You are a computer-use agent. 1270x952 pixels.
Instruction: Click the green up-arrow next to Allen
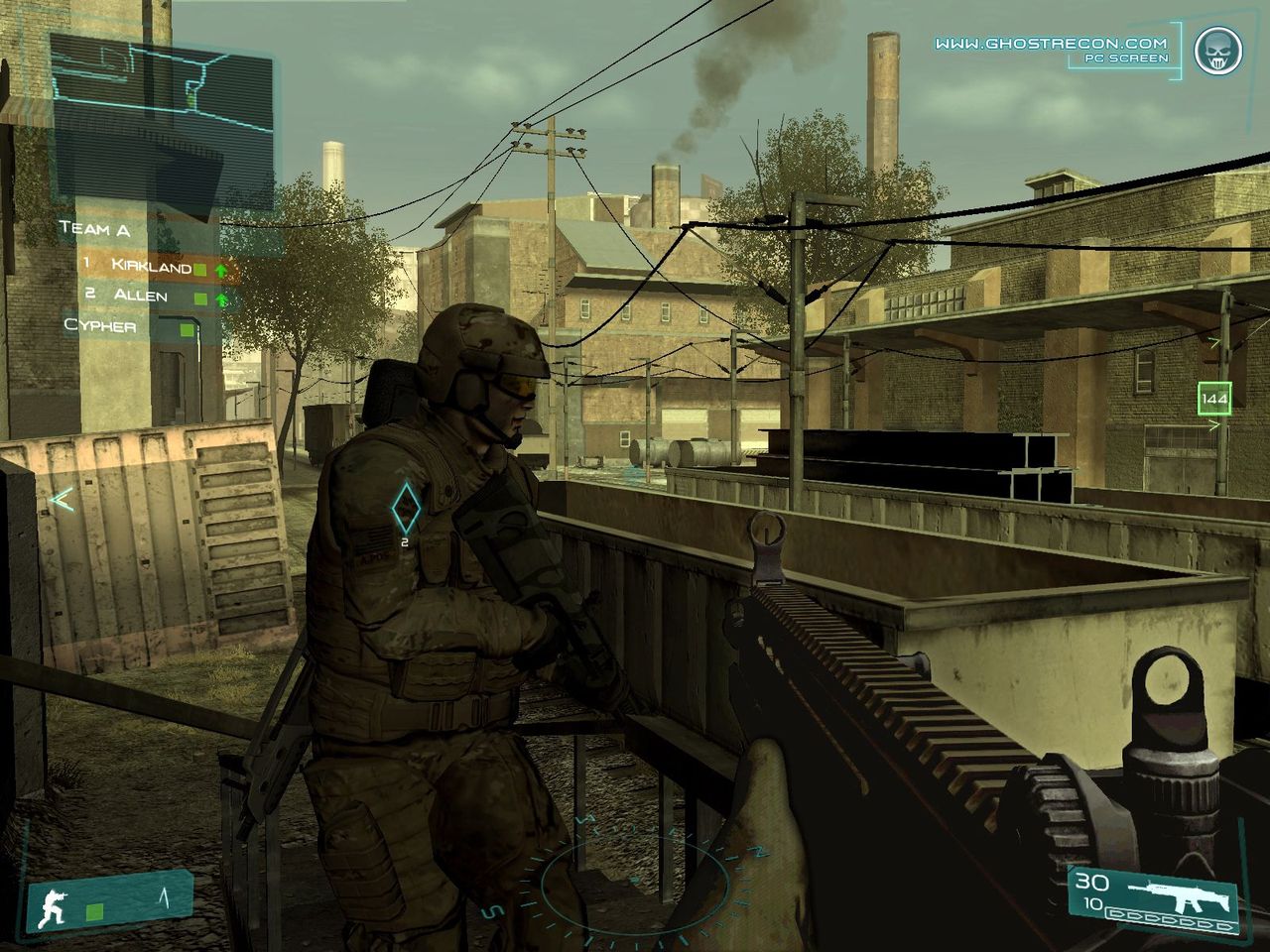tap(222, 297)
